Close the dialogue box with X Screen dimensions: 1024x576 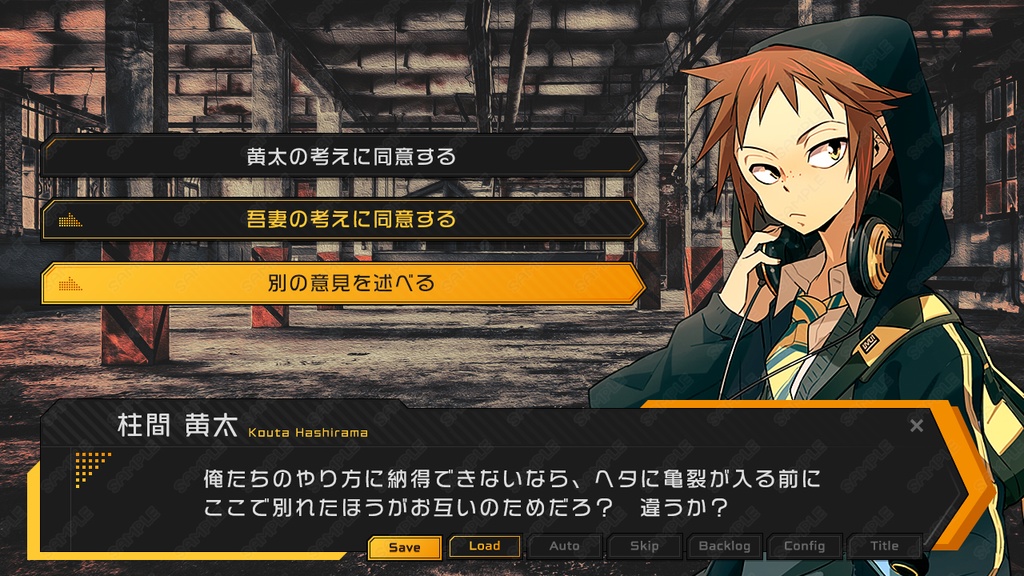pyautogui.click(x=917, y=426)
